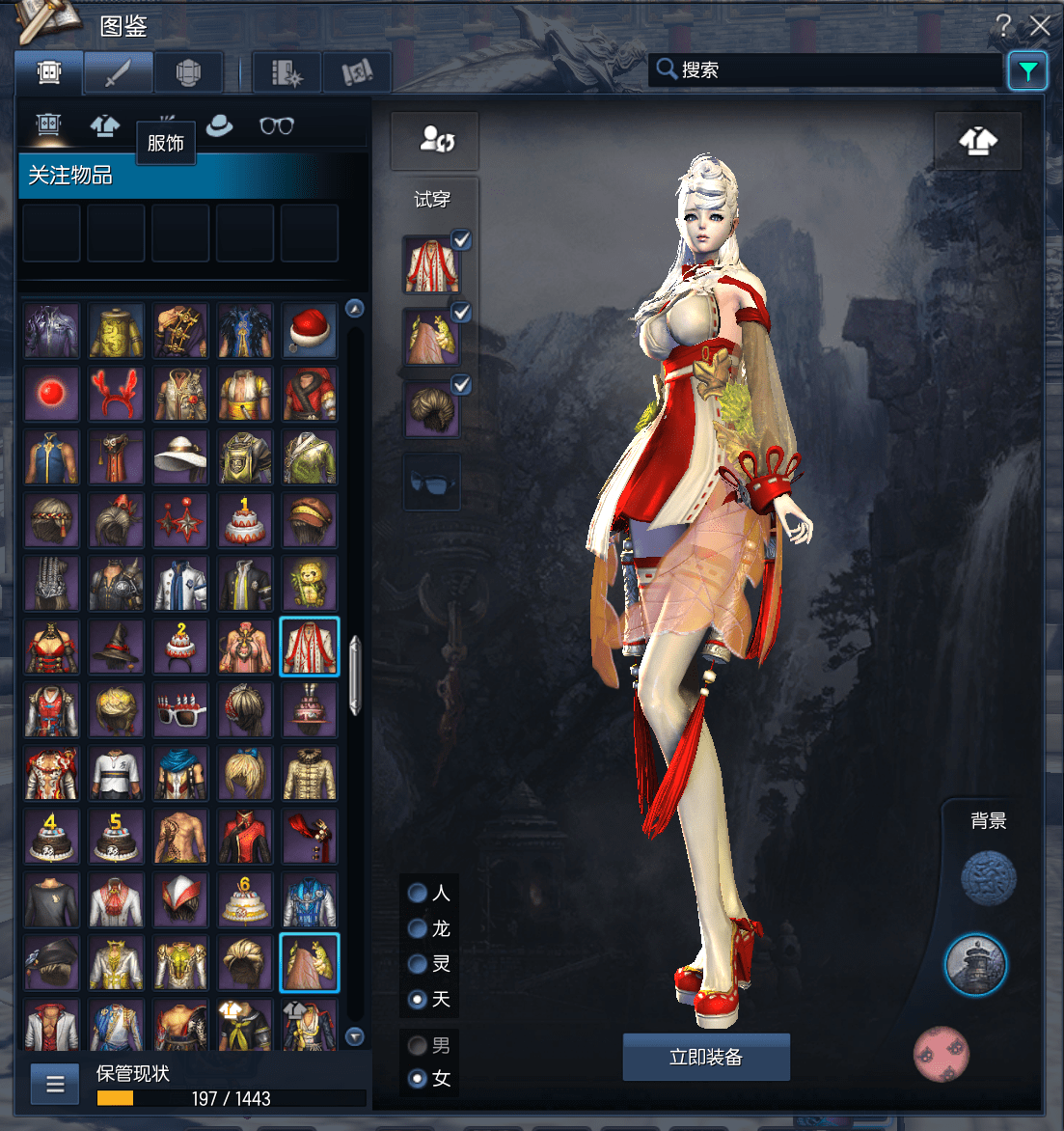Image resolution: width=1064 pixels, height=1131 pixels.
Task: Choose the yellow teddy bear item
Action: coord(310,585)
